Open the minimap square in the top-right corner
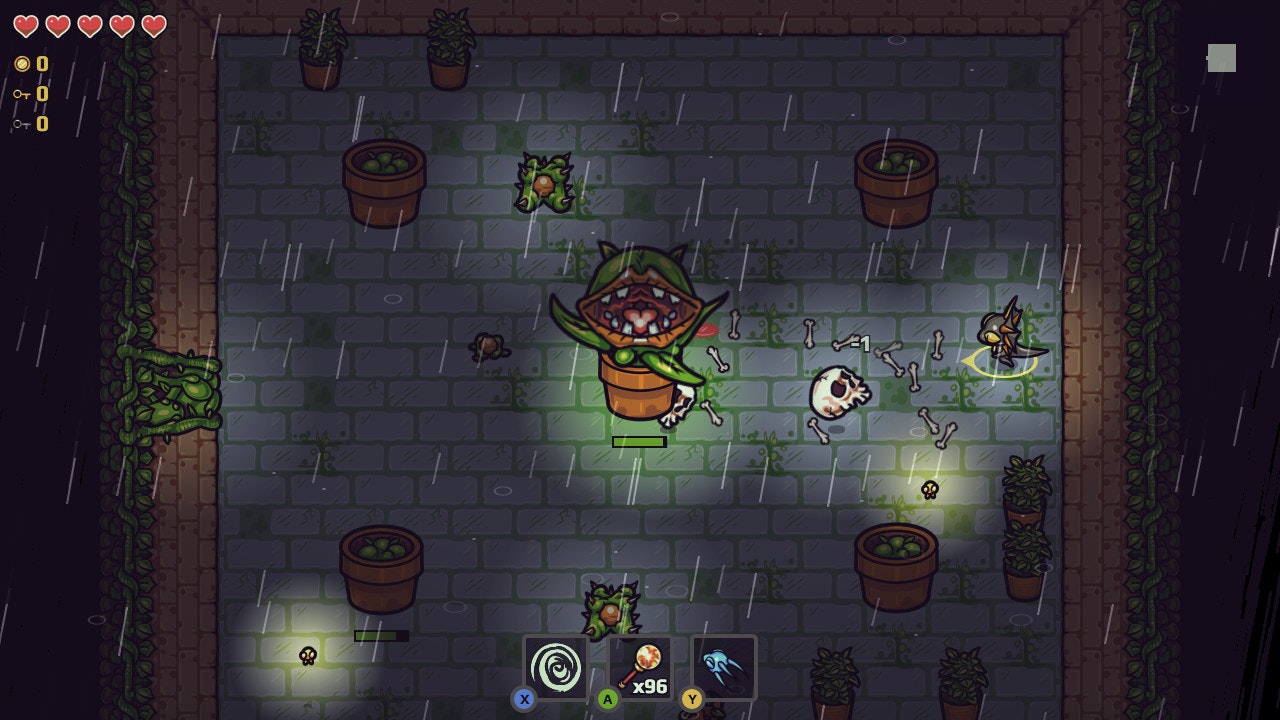1280x720 pixels. coord(1222,59)
